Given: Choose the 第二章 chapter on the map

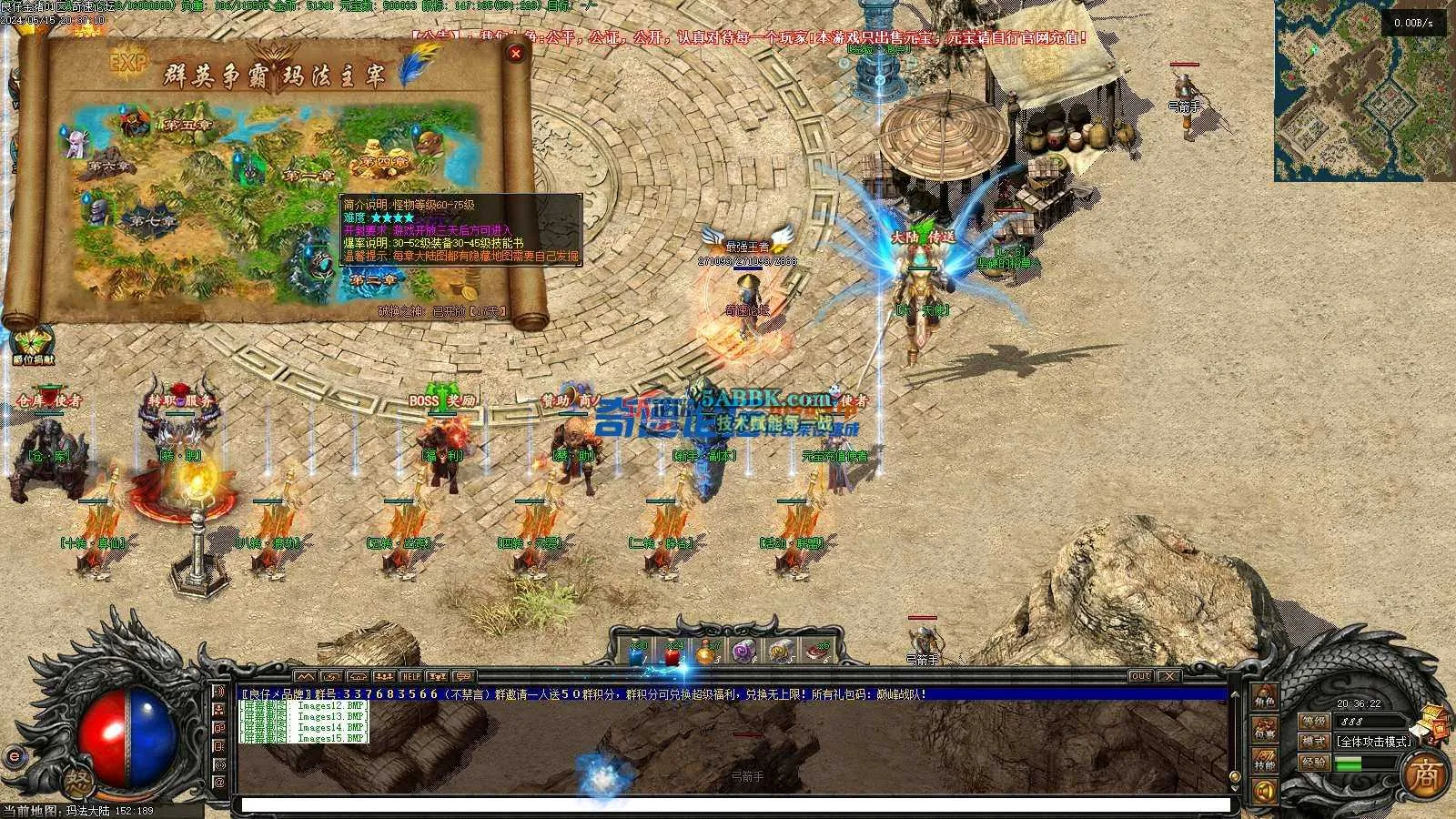Looking at the screenshot, I should point(371,280).
